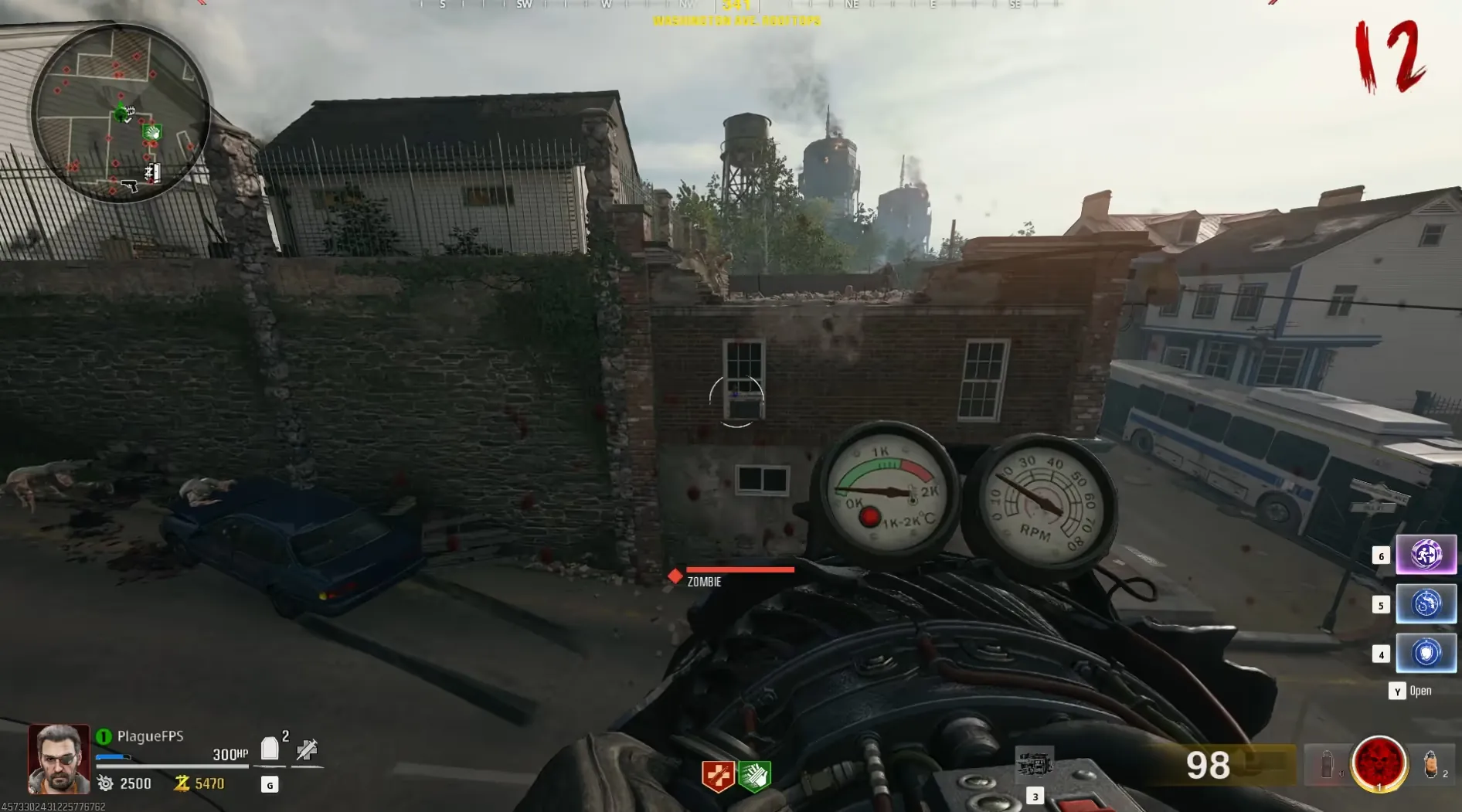Click the gold essence currency icon
The width and height of the screenshot is (1462, 812).
[182, 783]
